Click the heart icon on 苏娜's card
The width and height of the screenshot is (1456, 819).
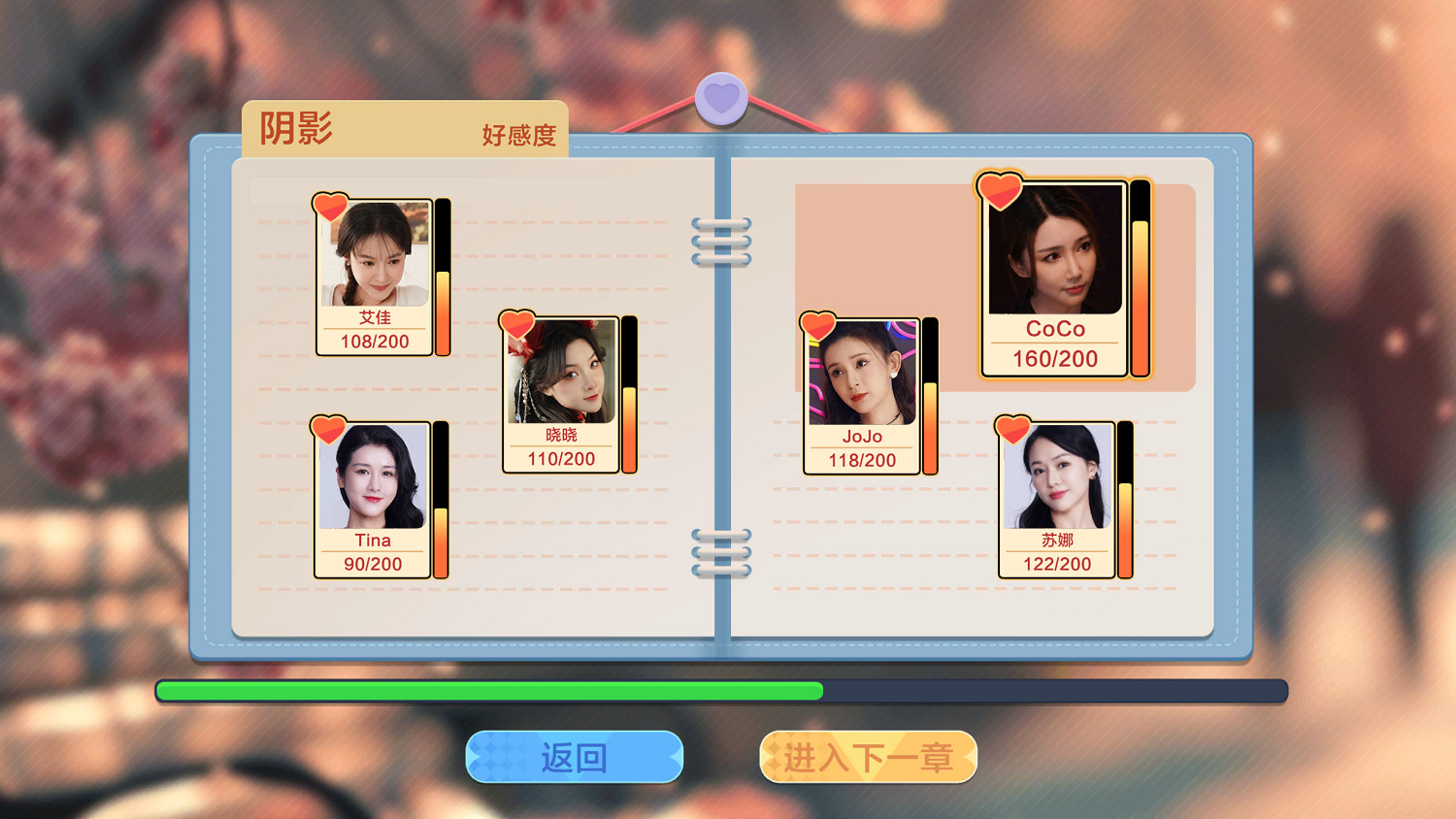1012,427
